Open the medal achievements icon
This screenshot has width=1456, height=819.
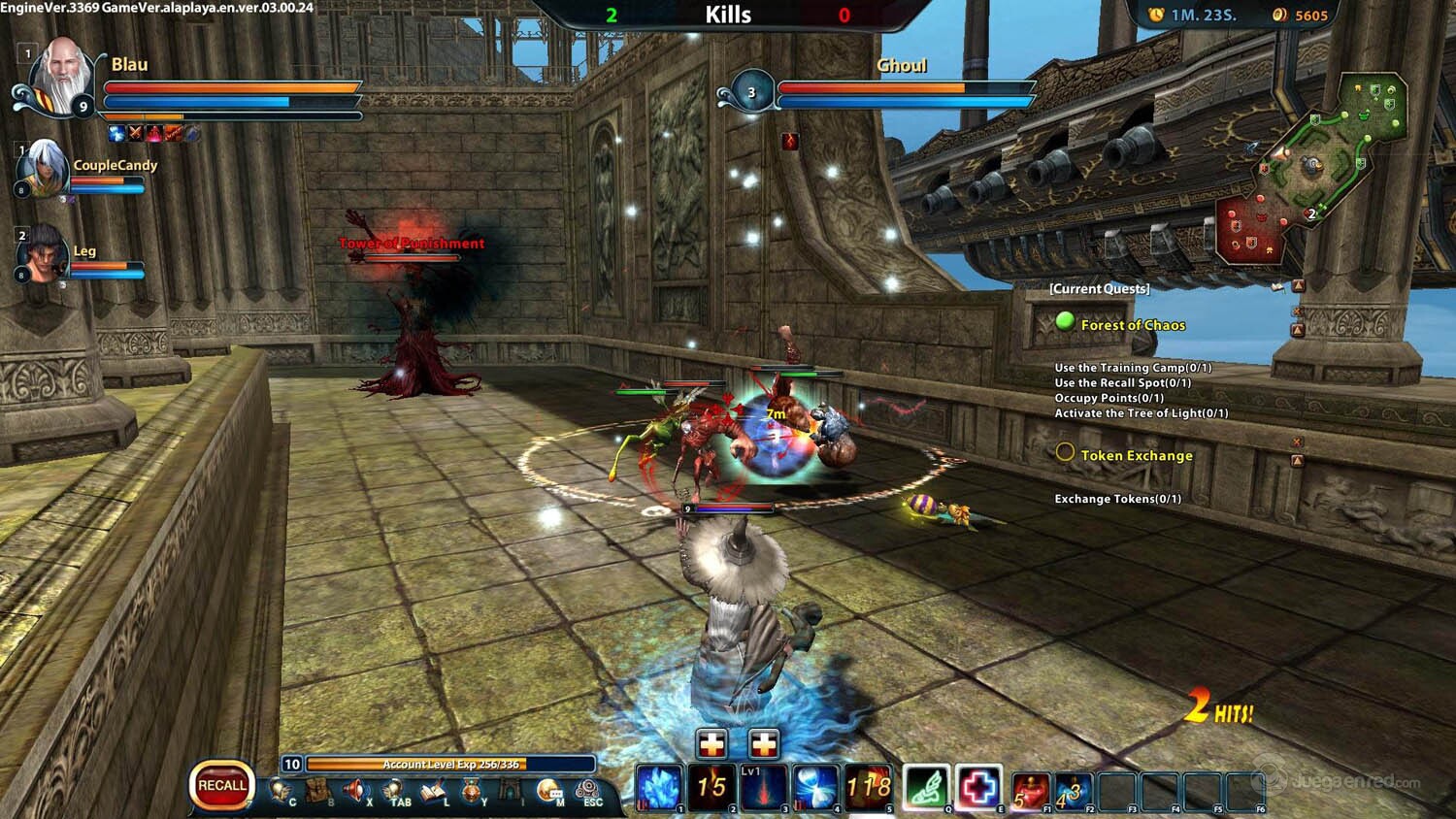(x=472, y=791)
